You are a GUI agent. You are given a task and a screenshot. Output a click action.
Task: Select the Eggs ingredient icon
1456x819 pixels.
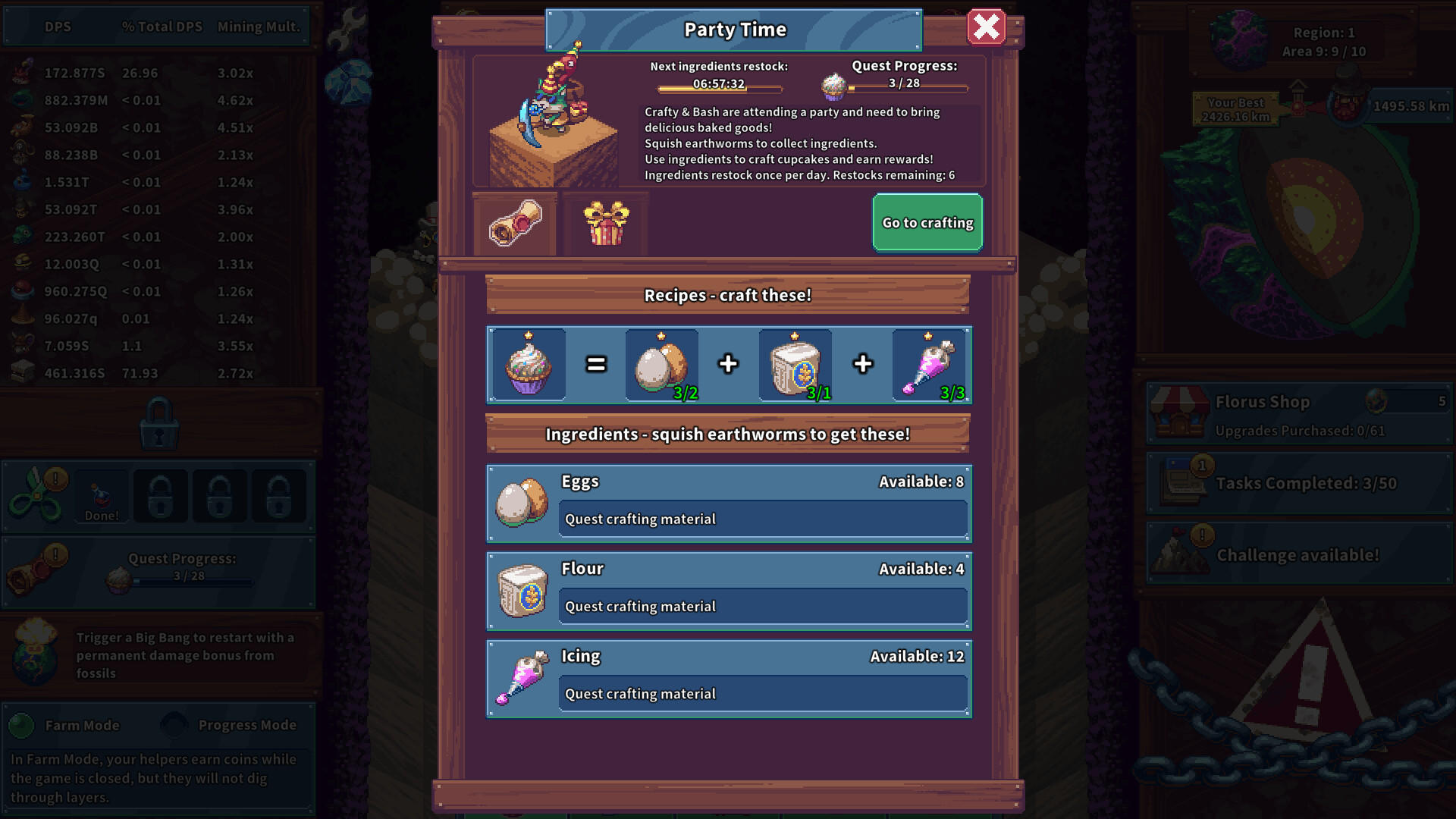pyautogui.click(x=521, y=503)
